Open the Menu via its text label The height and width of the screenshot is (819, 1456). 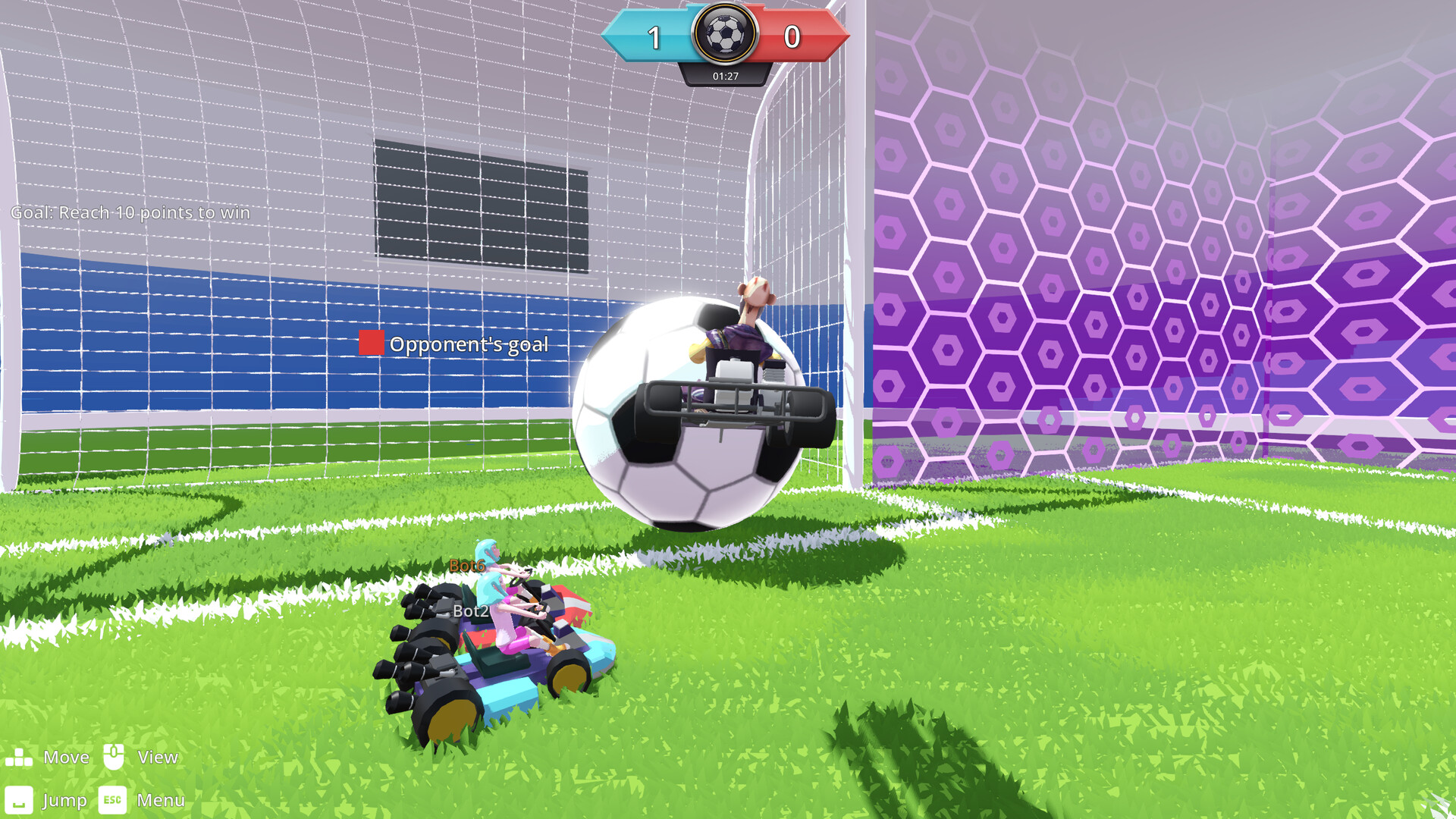160,800
